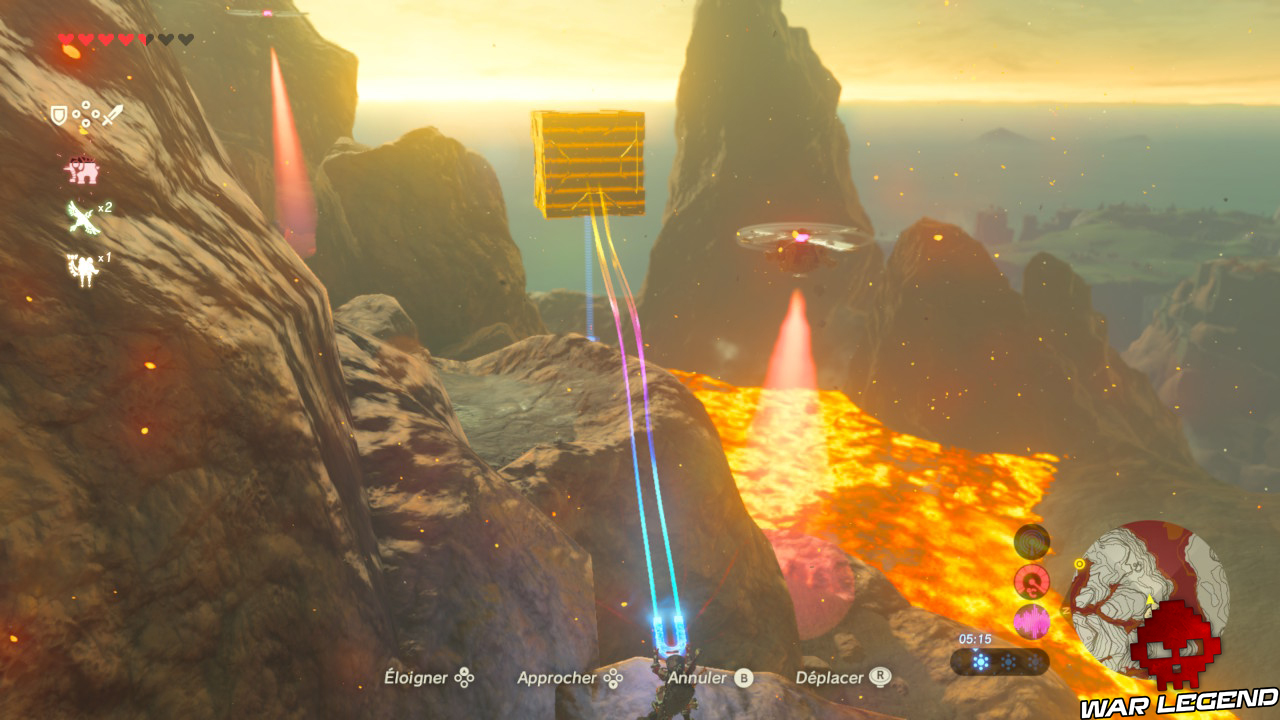Toggle the first blue rune charge orb
The image size is (1280, 720).
[981, 661]
